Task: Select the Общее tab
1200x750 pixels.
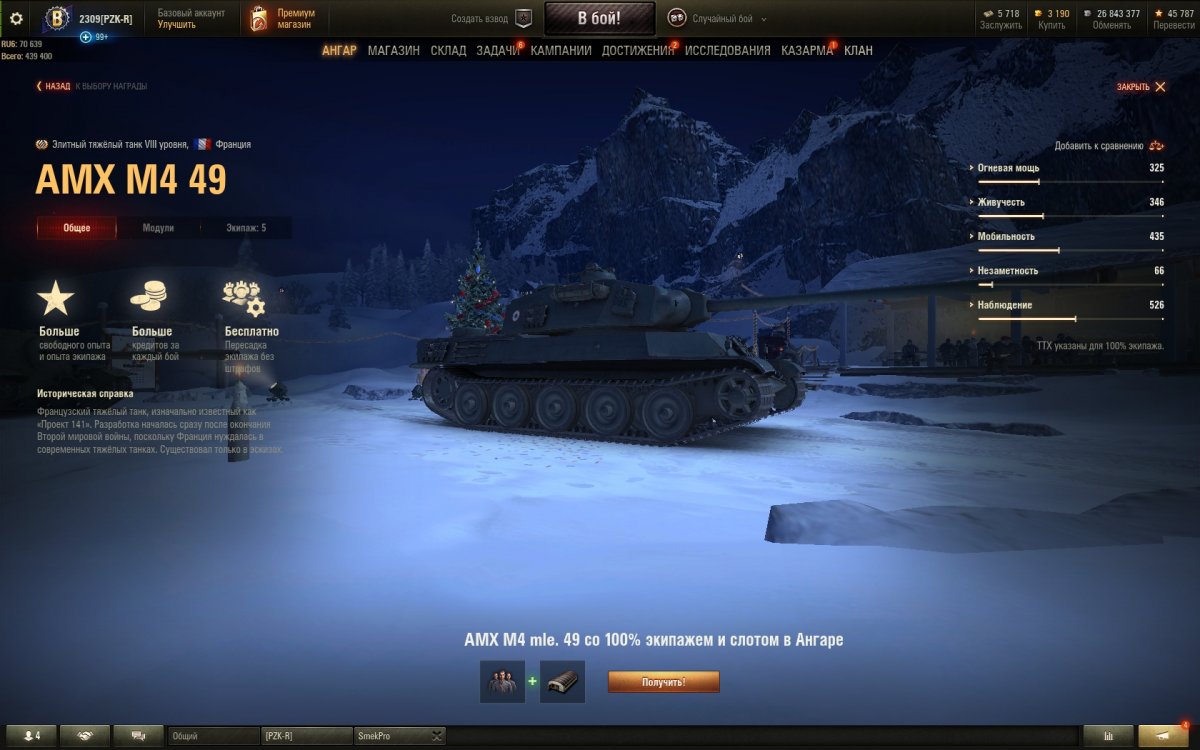Action: click(x=77, y=228)
